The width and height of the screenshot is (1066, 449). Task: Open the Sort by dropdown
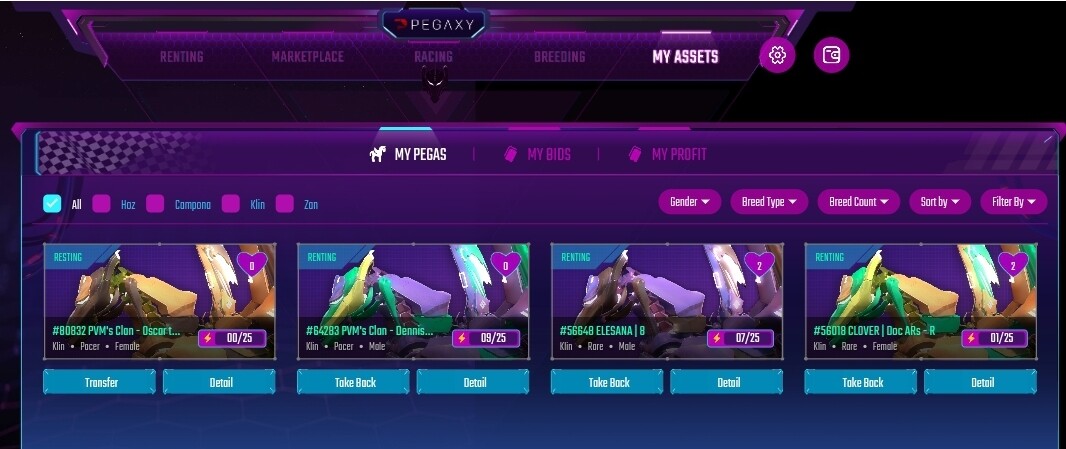pos(940,202)
